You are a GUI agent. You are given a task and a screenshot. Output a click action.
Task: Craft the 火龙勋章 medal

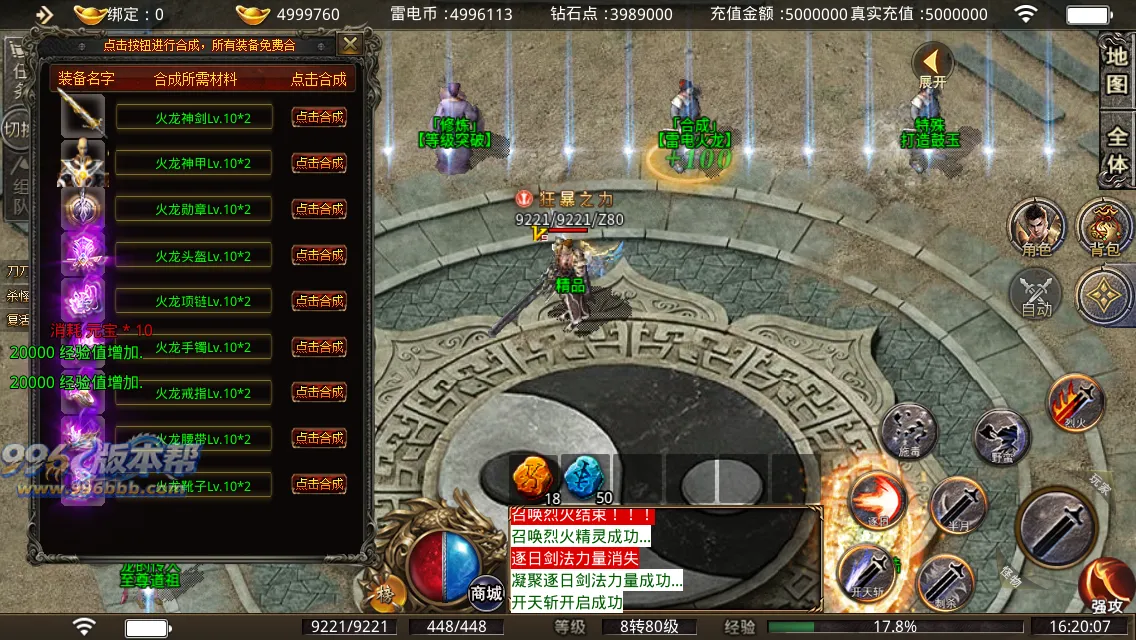[319, 209]
